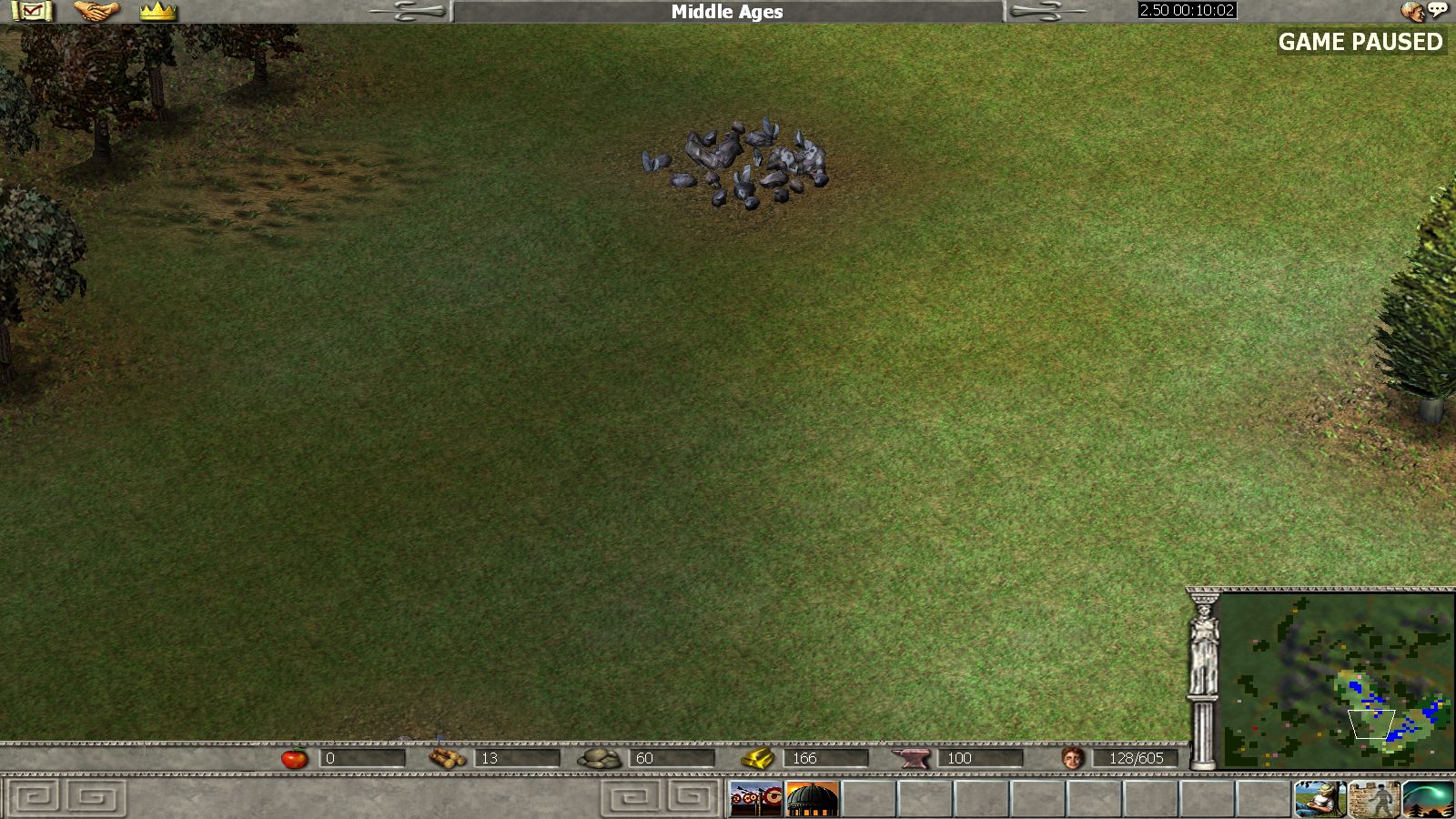
Task: Click the walking figure by stone wall button
Action: click(x=1374, y=799)
